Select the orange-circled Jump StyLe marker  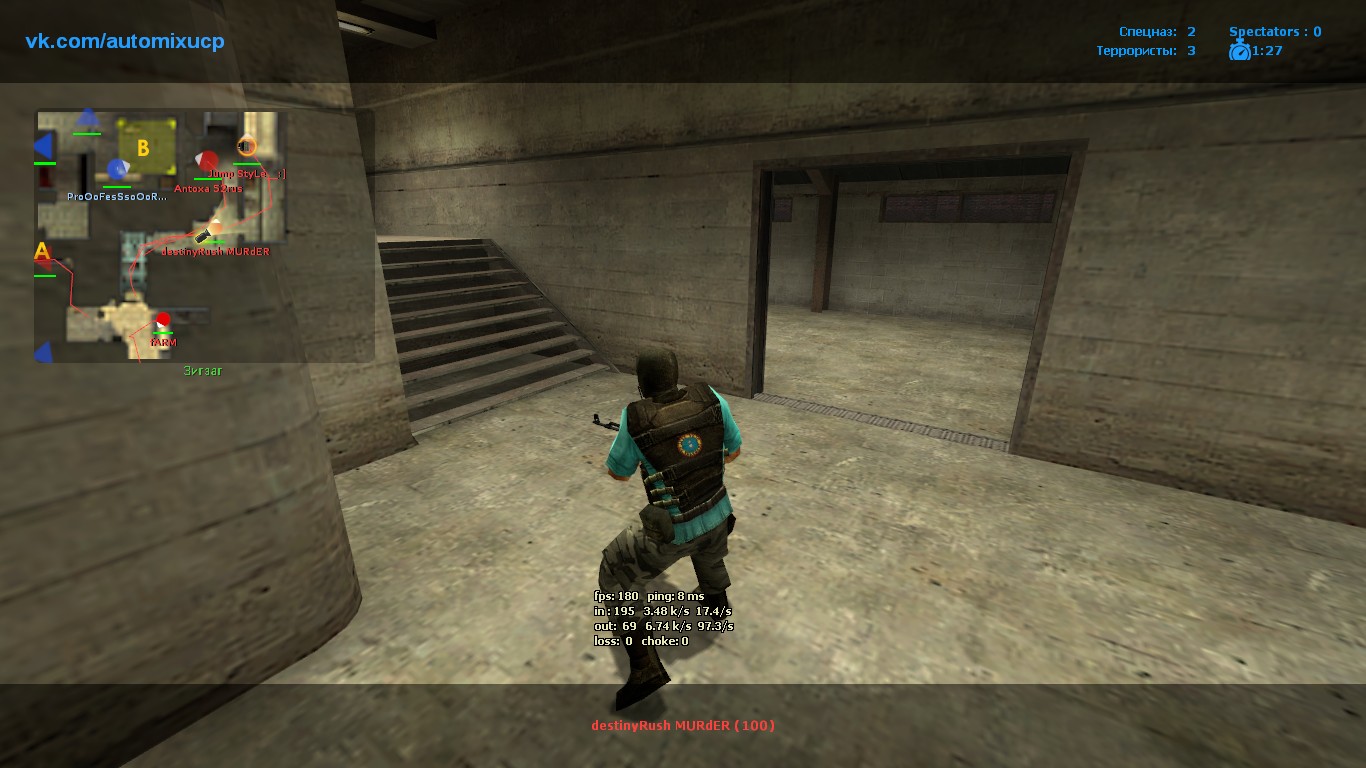pos(246,147)
